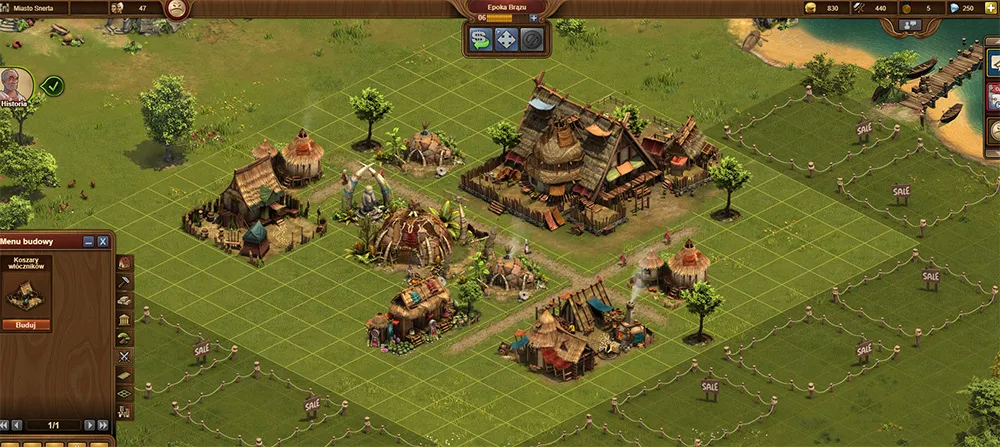Click the green checkmark quest indicator
The image size is (1000, 447).
(51, 86)
